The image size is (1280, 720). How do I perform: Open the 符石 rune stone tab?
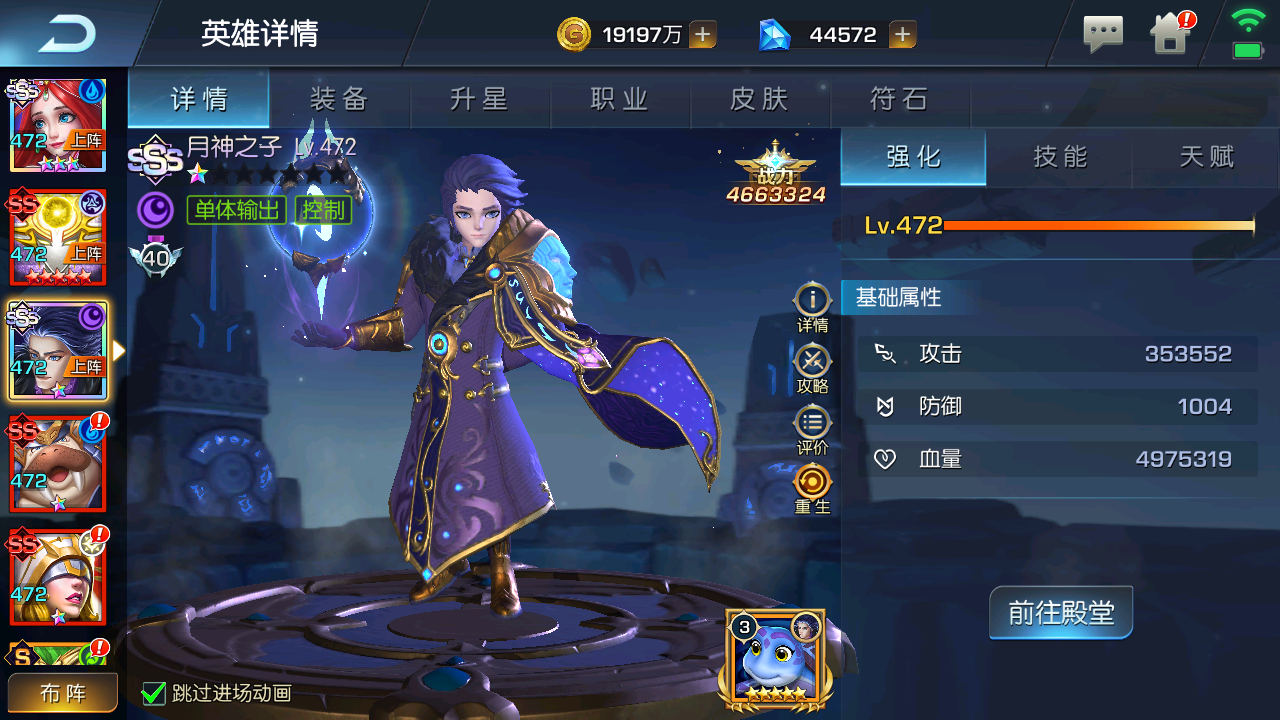pos(900,99)
